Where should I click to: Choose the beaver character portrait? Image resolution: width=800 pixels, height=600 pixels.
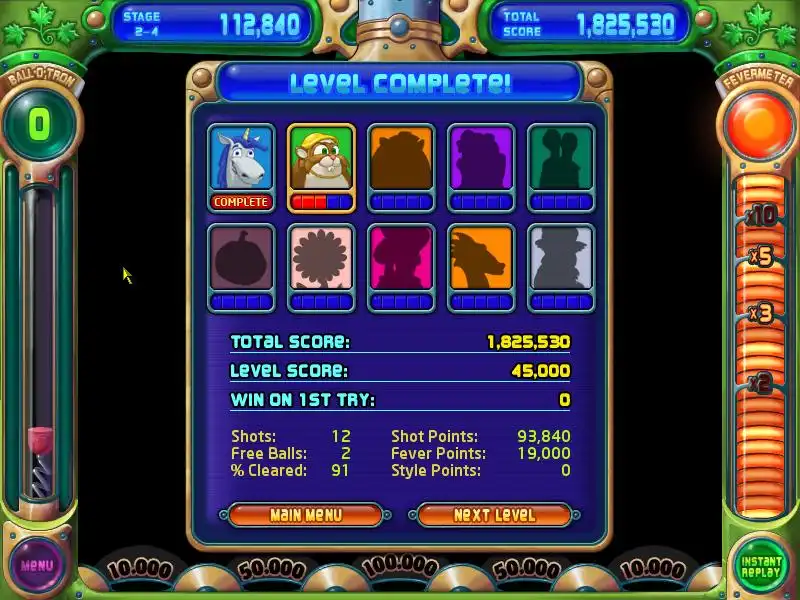pos(321,159)
